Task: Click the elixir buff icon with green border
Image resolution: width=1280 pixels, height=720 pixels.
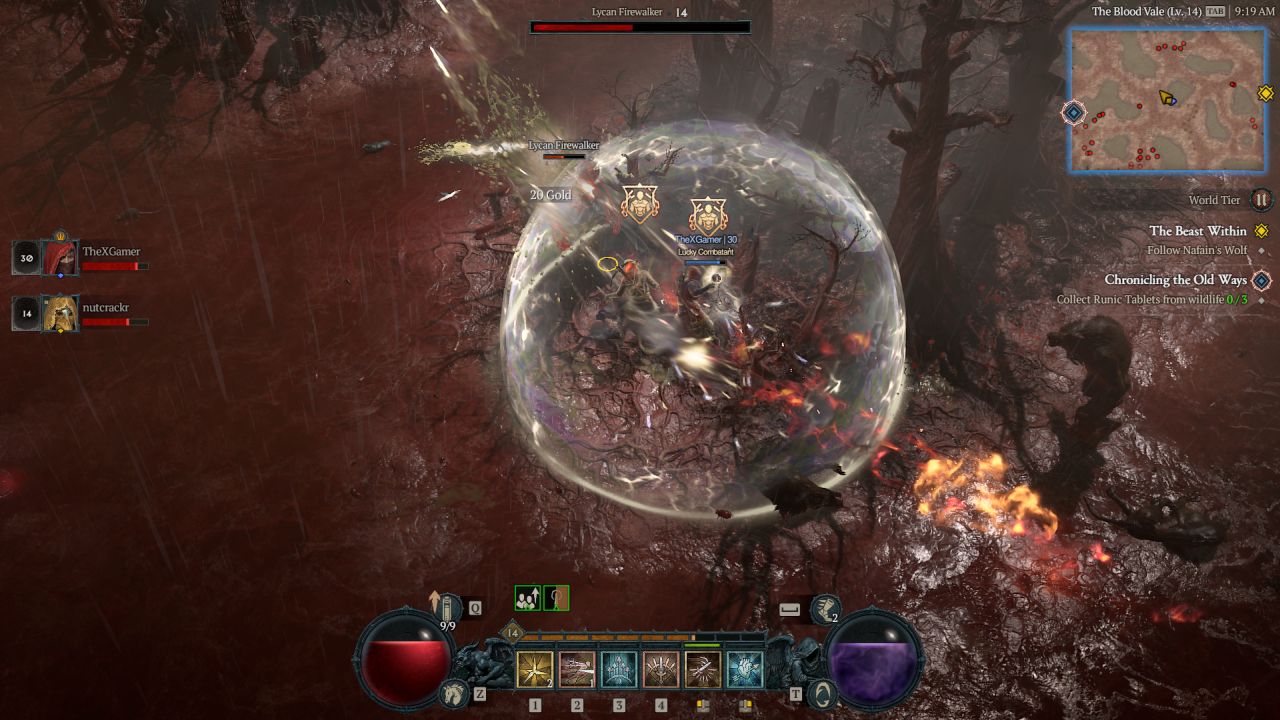Action: [555, 598]
